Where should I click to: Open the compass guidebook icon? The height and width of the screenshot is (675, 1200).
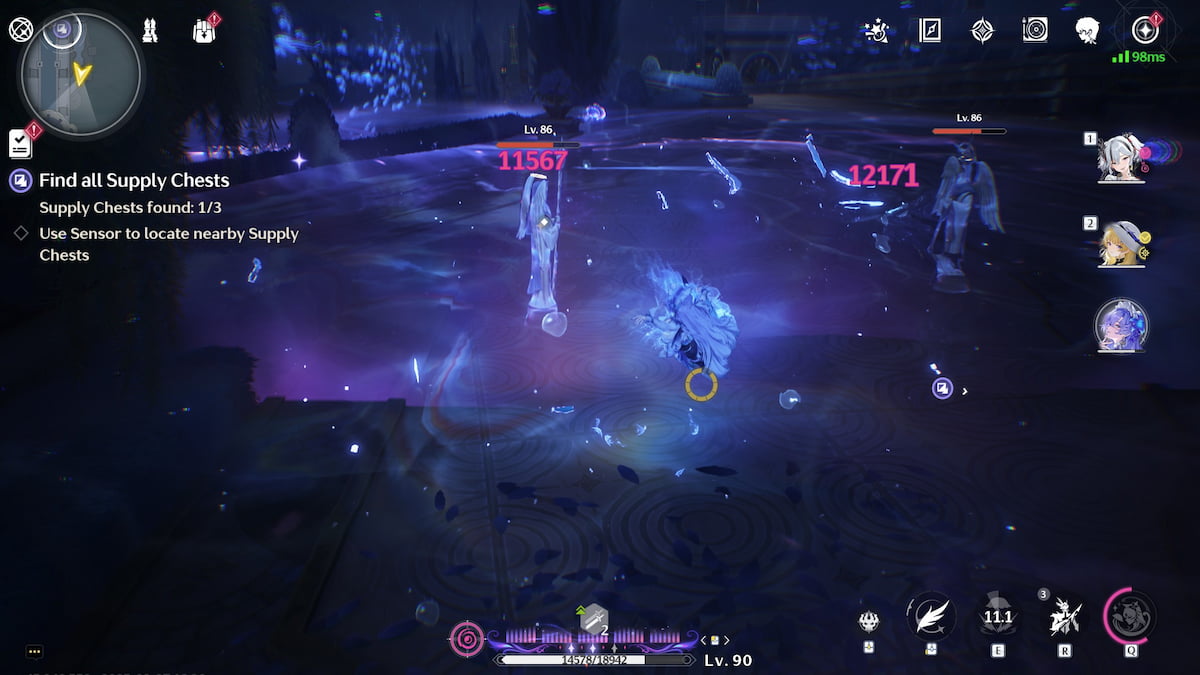pyautogui.click(x=930, y=31)
